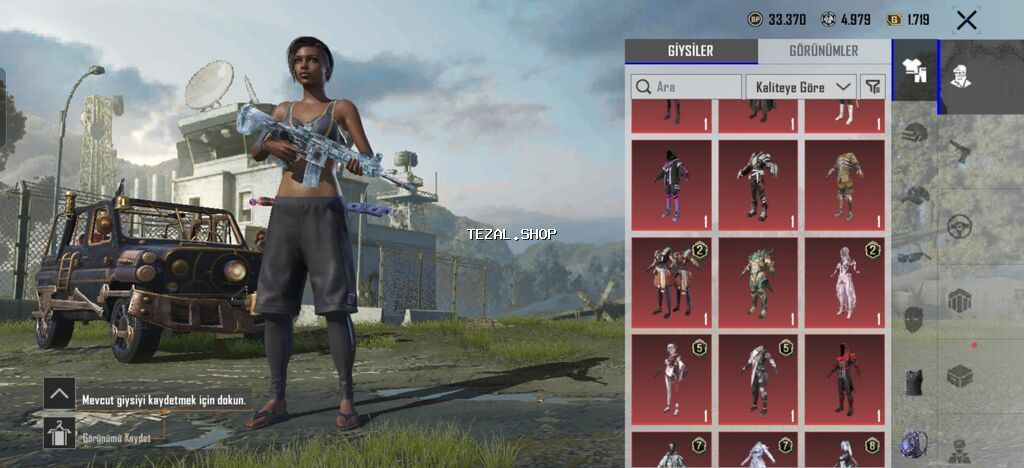Open the backpack category
Image resolution: width=1024 pixels, height=468 pixels.
(x=914, y=443)
